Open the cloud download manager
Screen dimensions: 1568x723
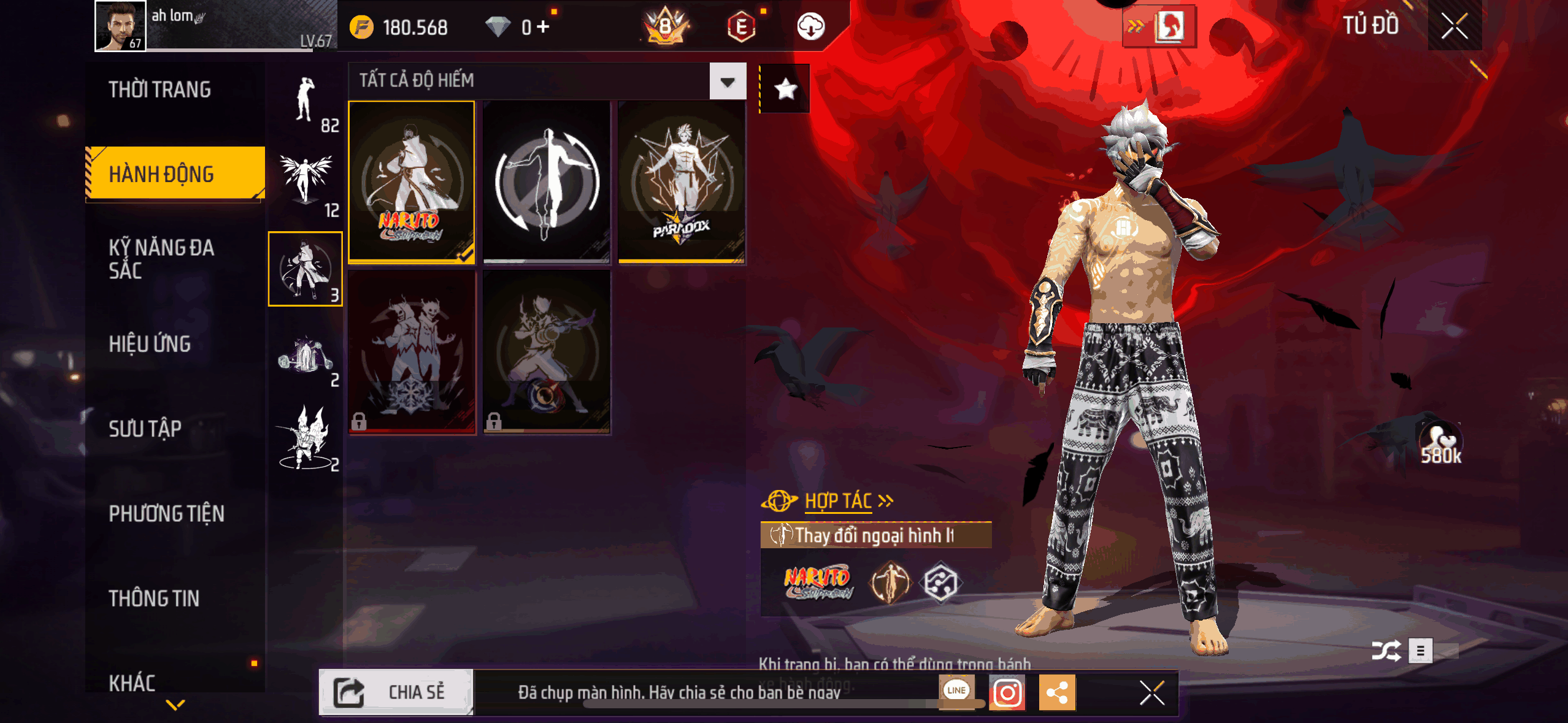click(811, 27)
